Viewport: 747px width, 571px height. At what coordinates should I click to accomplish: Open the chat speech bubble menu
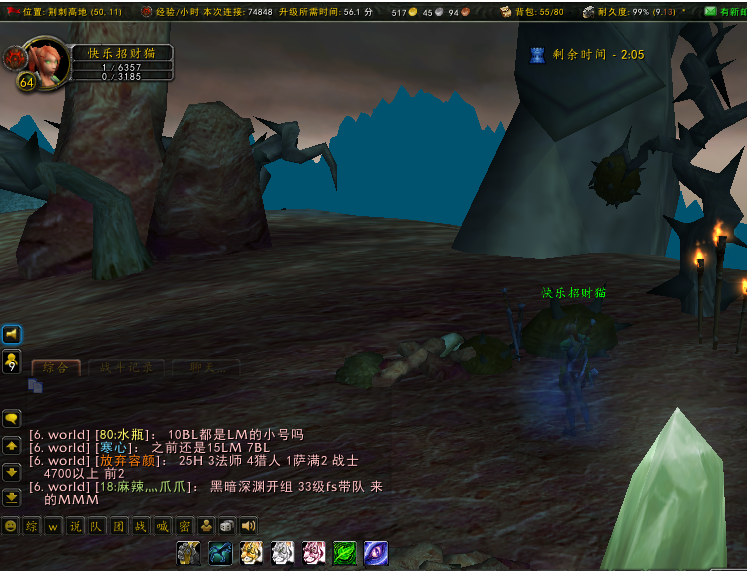pos(12,419)
